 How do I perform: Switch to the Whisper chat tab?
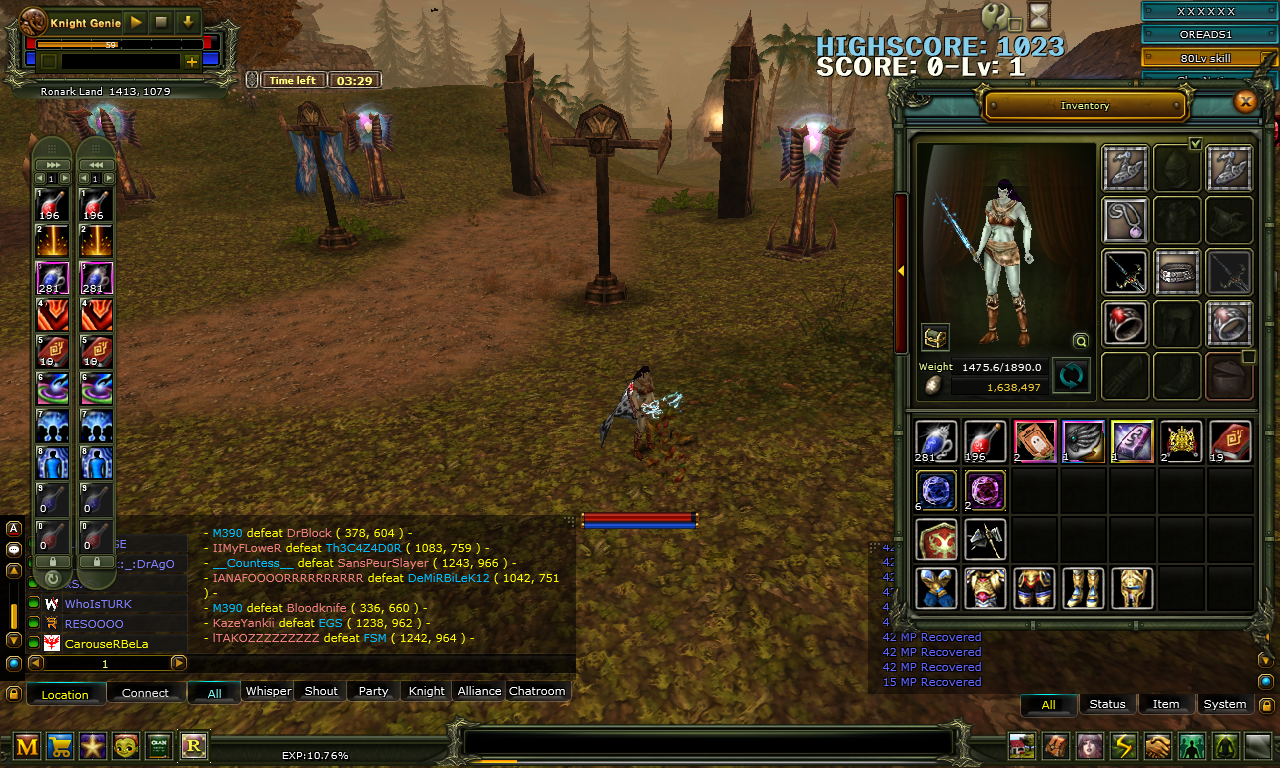pos(268,691)
